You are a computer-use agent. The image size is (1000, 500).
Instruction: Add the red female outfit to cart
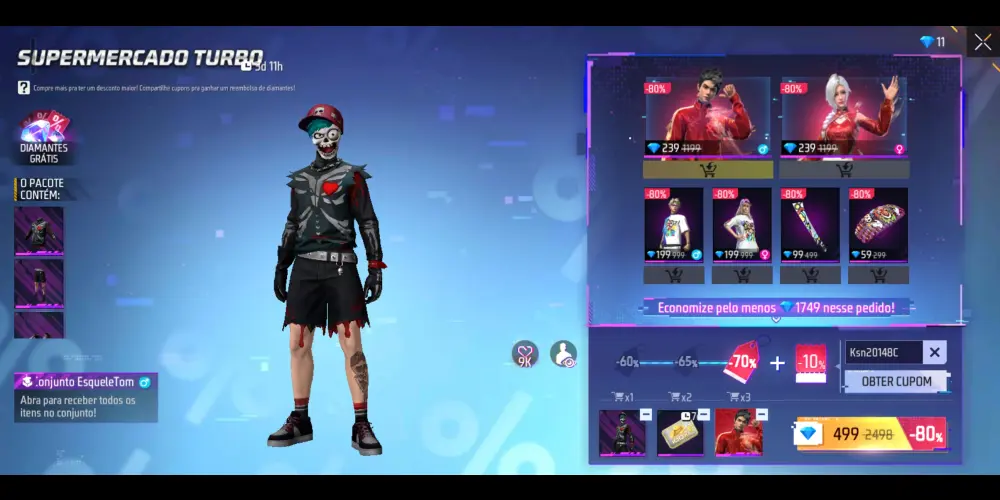coord(844,169)
